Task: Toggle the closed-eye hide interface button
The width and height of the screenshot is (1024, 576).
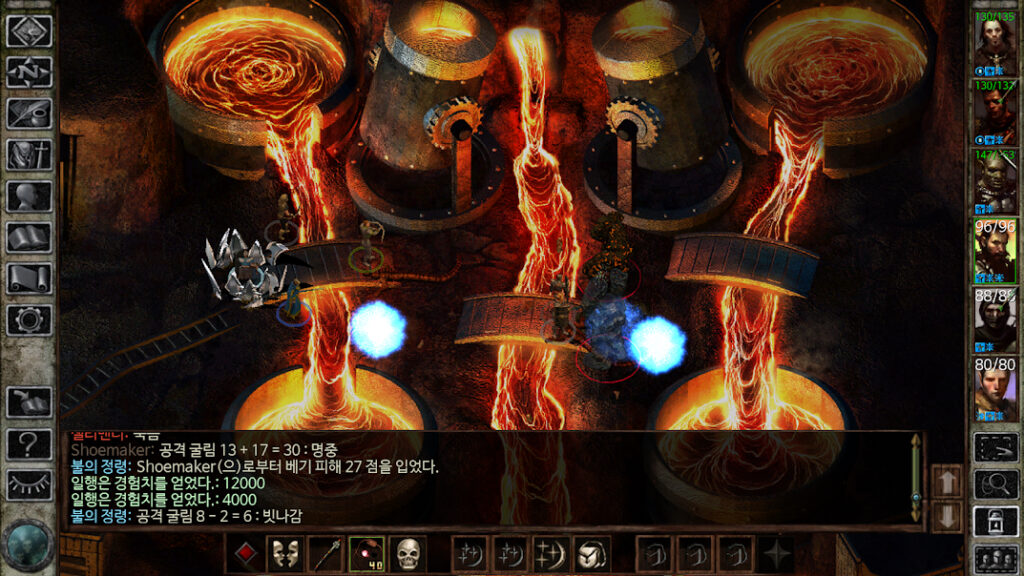Action: pyautogui.click(x=29, y=484)
